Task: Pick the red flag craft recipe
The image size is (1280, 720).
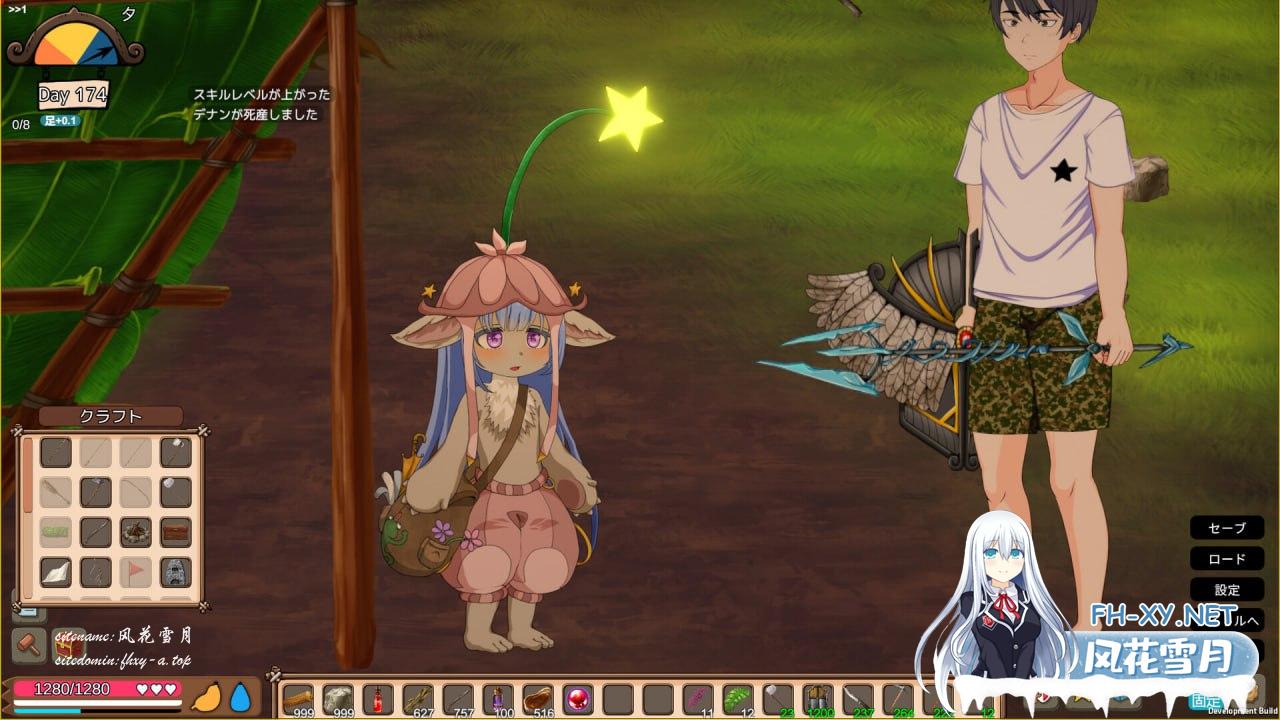Action: pyautogui.click(x=136, y=572)
